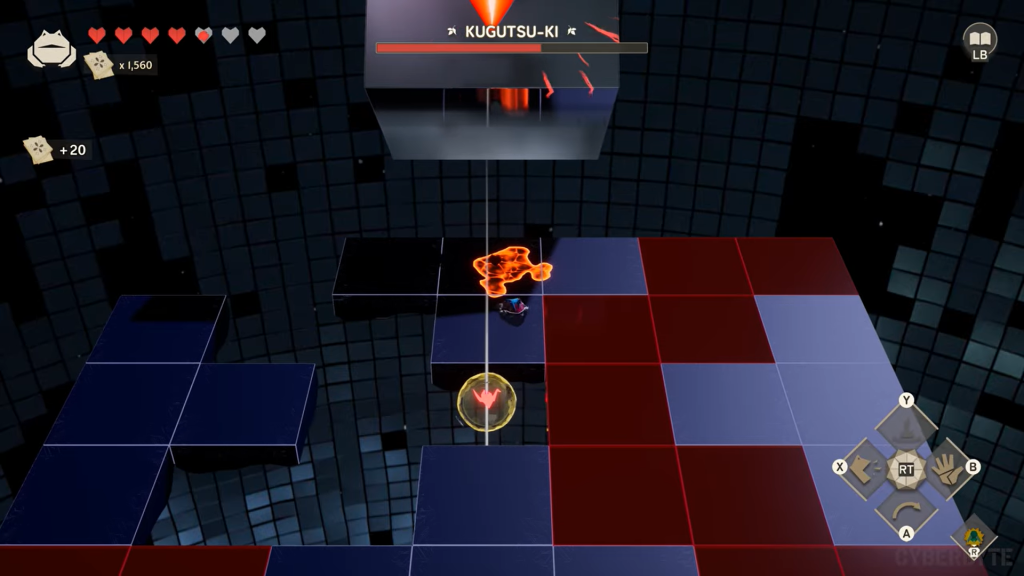Click the central origami star emblem

(906, 468)
